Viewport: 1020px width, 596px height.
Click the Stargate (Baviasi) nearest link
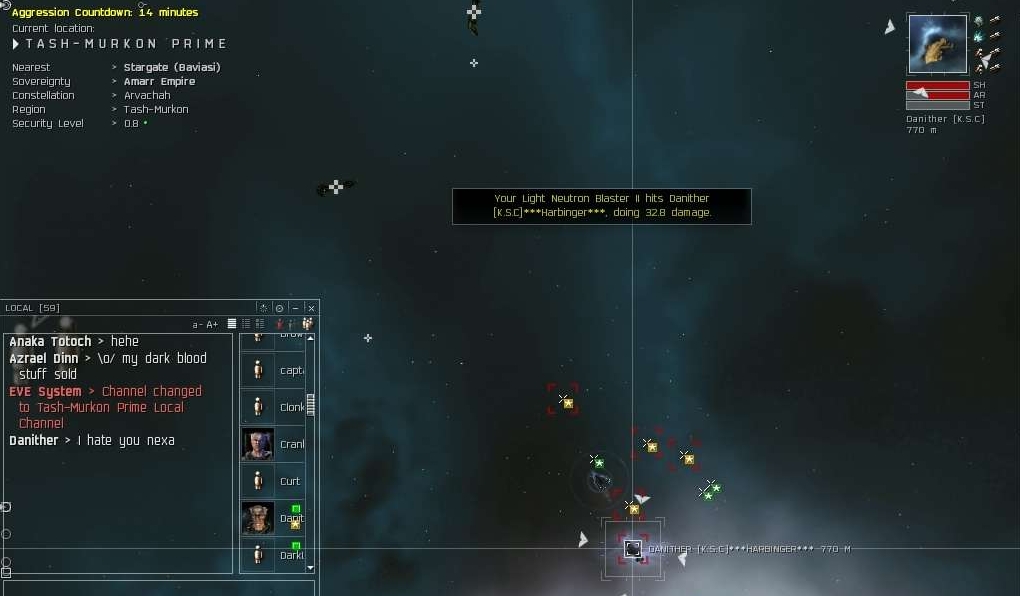click(172, 67)
